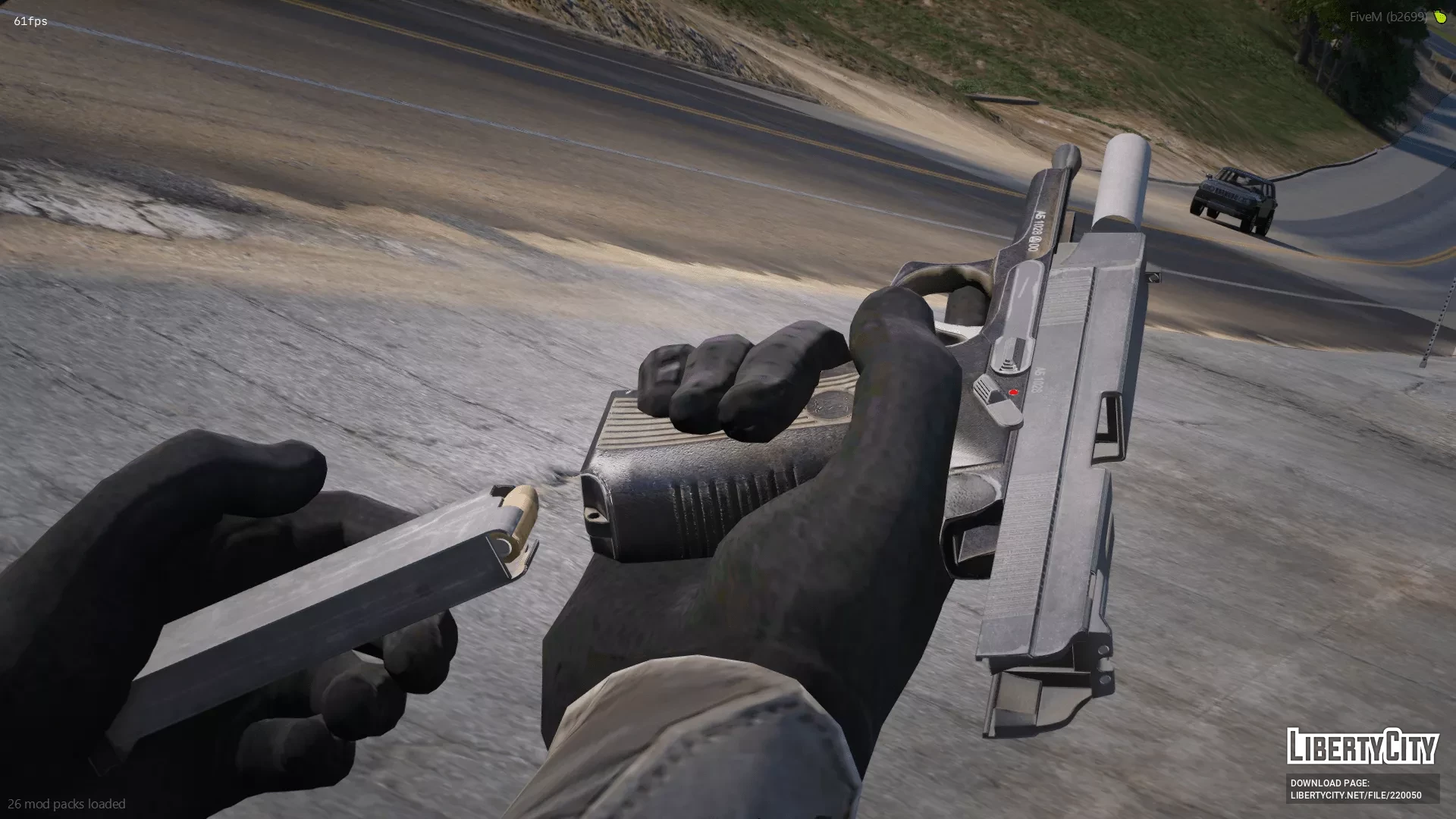Open the LibertyCity download page link

(1355, 795)
